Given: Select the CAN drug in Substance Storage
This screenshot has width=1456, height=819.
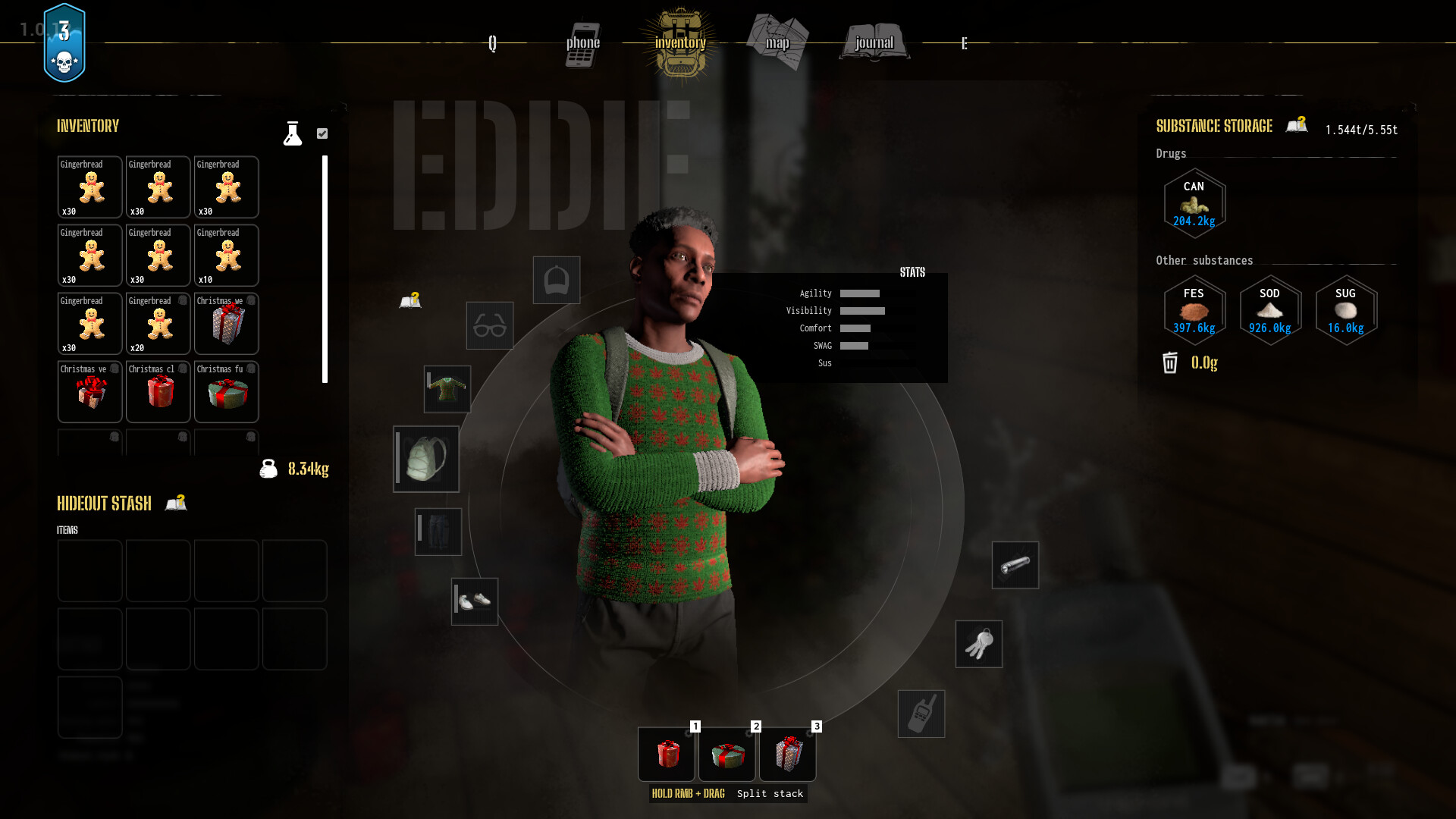Looking at the screenshot, I should point(1194,203).
